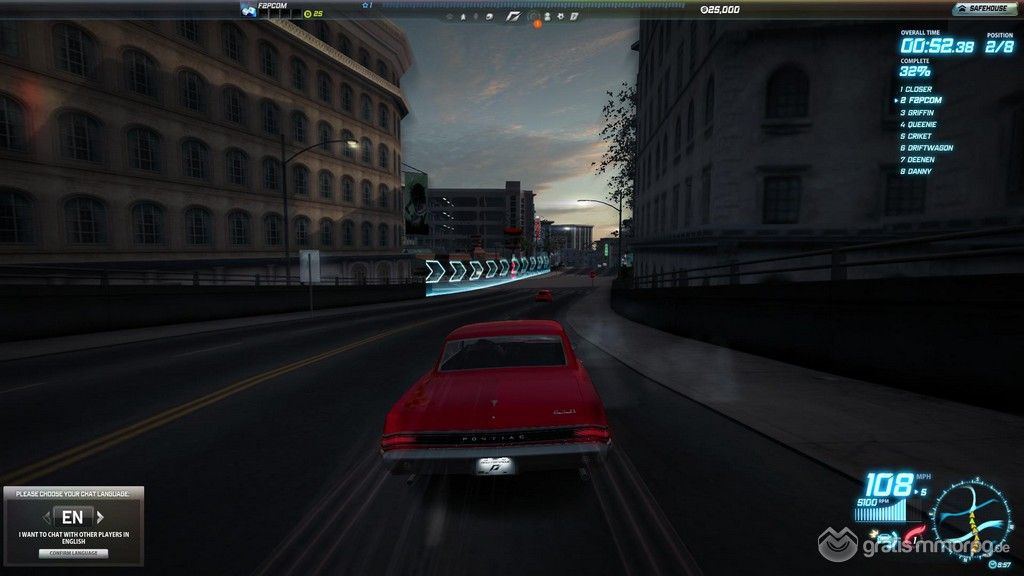Viewport: 1024px width, 576px height.
Task: Open the F2PCOM player profile avatar
Action: [x=248, y=10]
